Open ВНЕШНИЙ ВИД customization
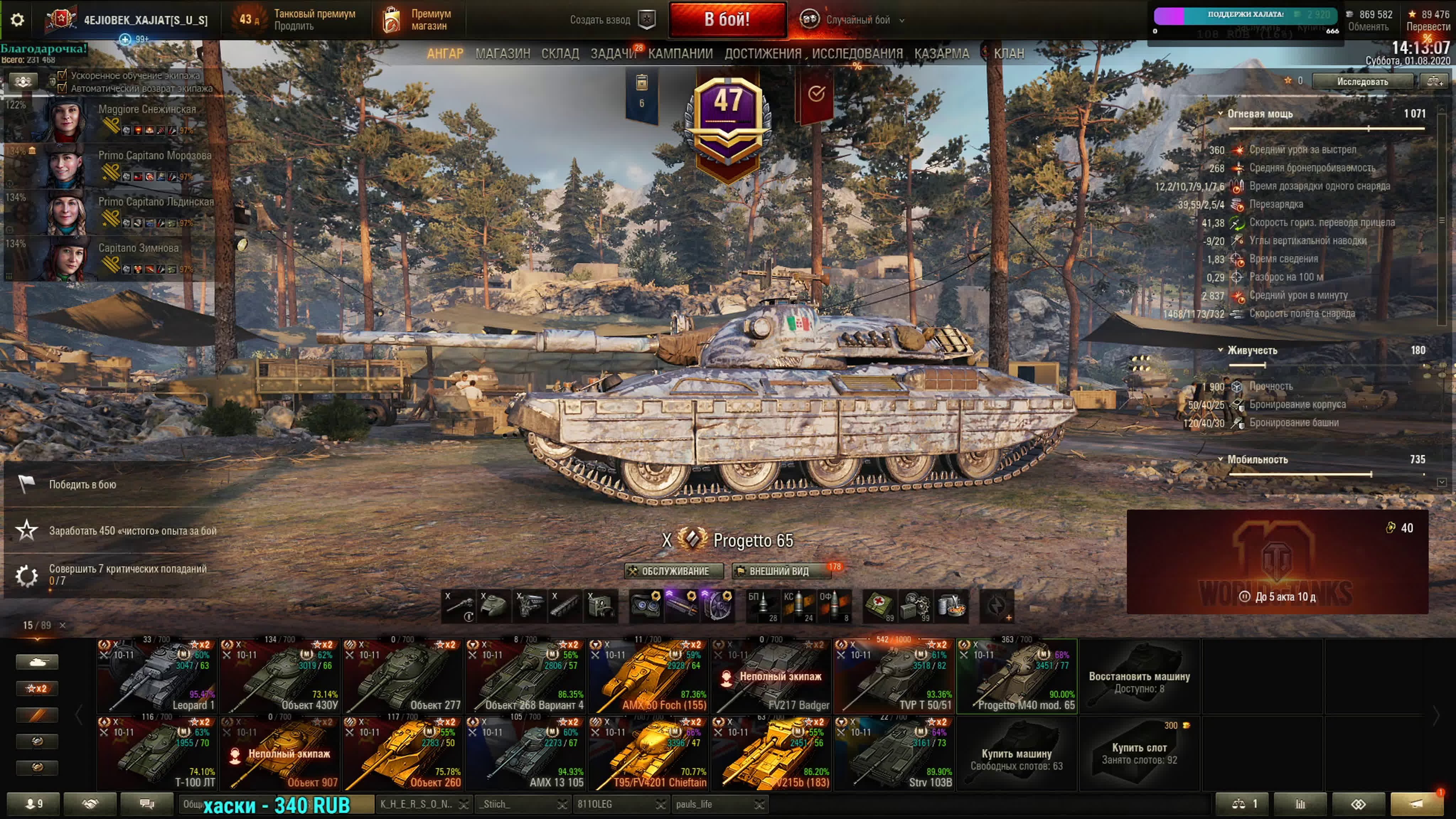Screen dimensions: 1456x819 (x=781, y=571)
